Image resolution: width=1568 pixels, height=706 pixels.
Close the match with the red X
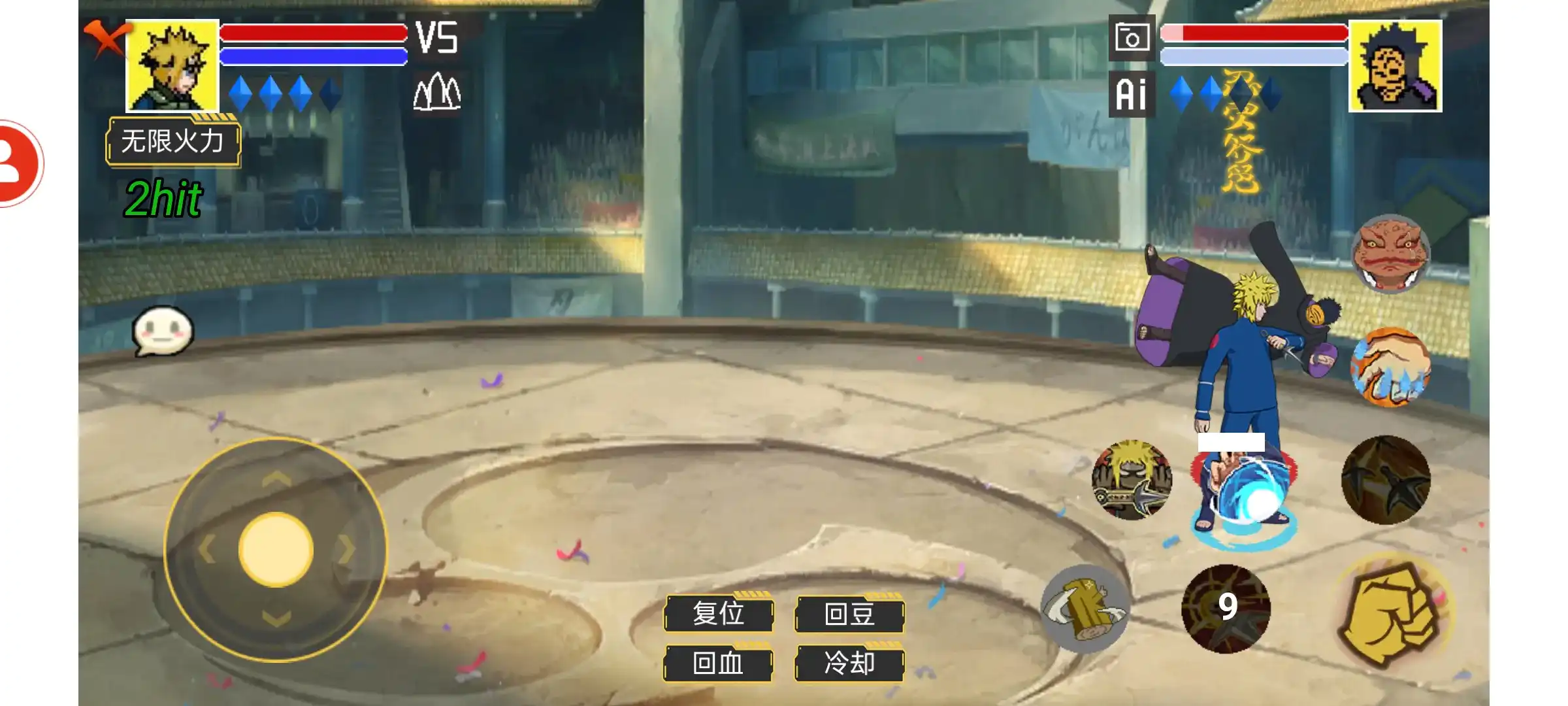(x=105, y=38)
